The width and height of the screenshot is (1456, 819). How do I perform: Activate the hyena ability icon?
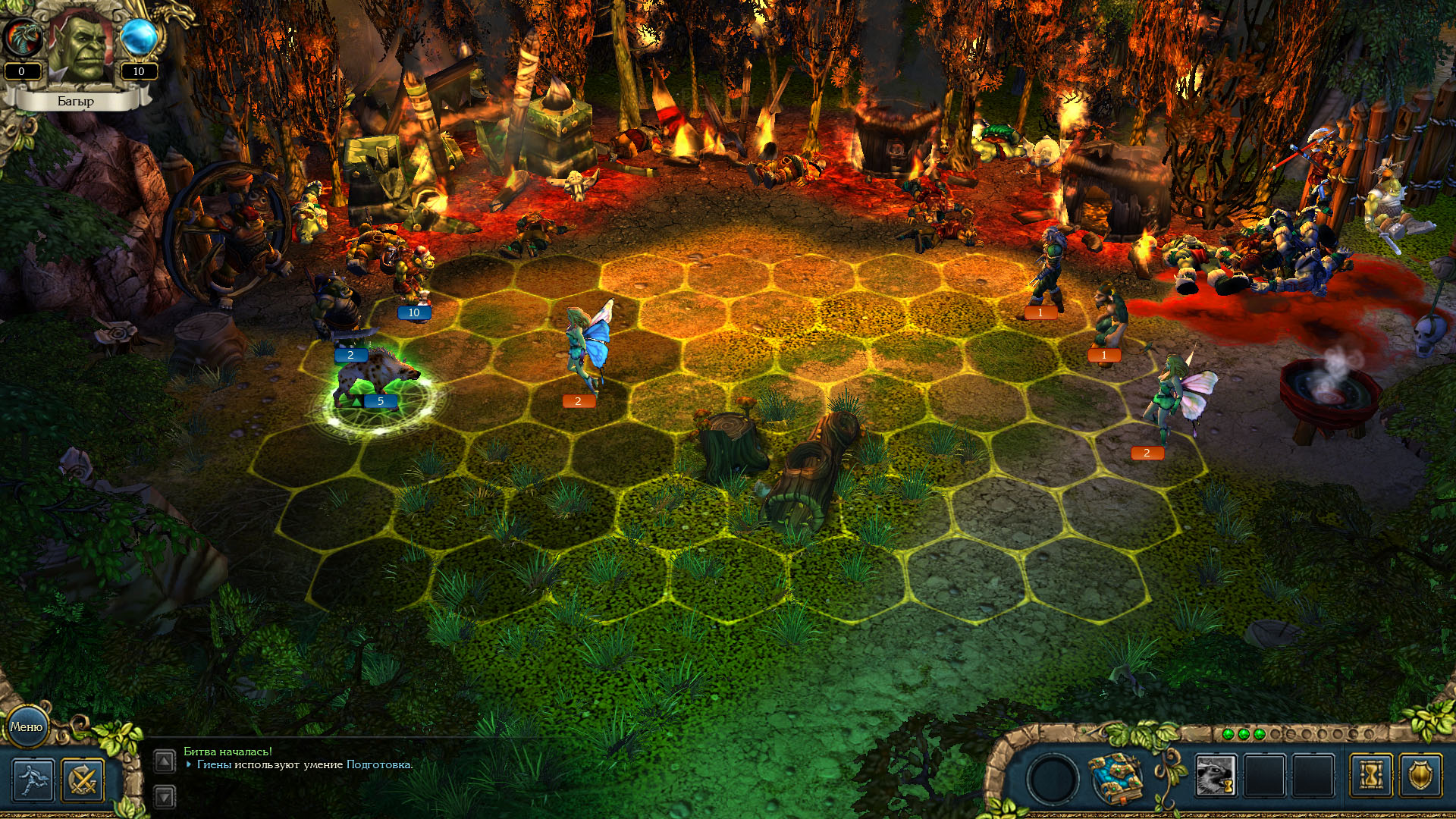click(1216, 776)
